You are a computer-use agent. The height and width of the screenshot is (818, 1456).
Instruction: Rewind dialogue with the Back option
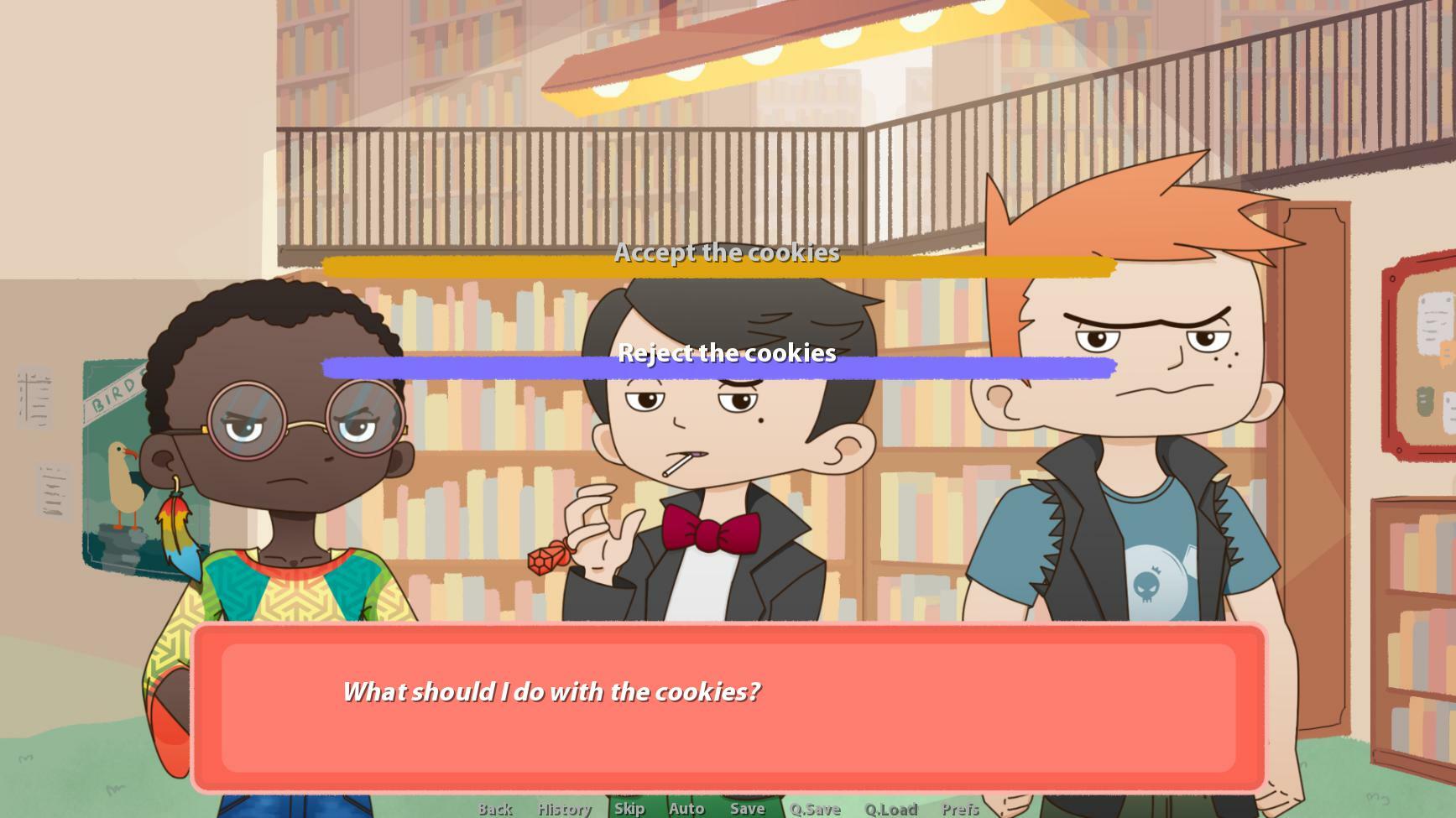click(x=495, y=809)
